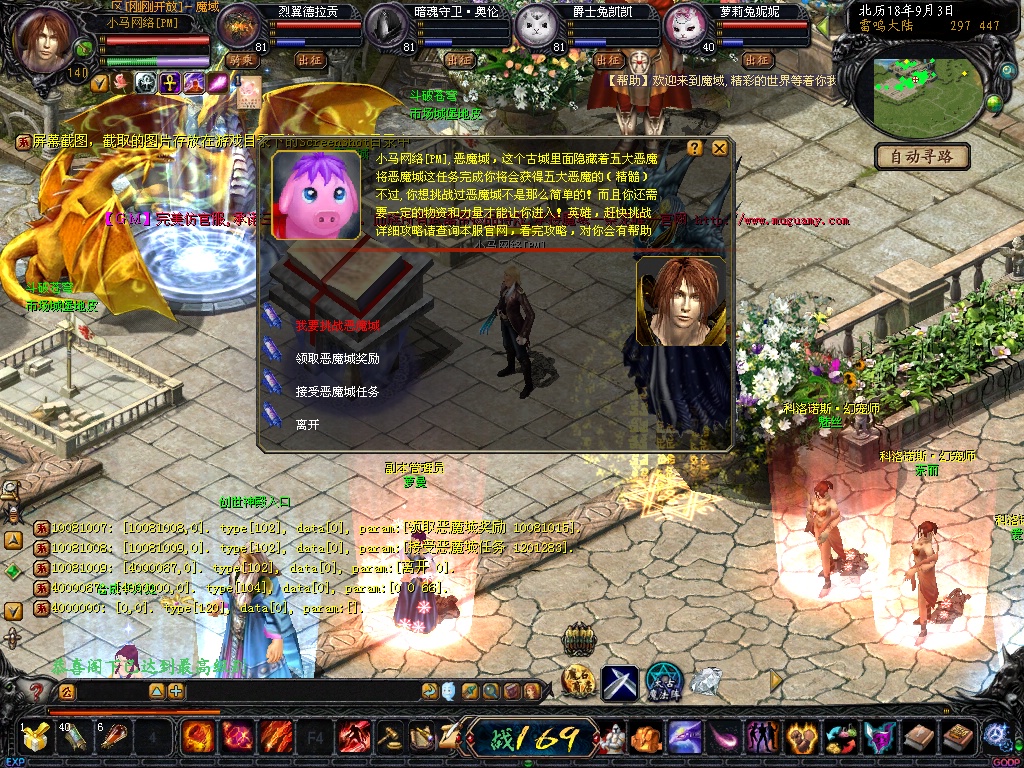
Task: Click the 自动寻路 auto-pathfinding button
Action: (x=923, y=157)
